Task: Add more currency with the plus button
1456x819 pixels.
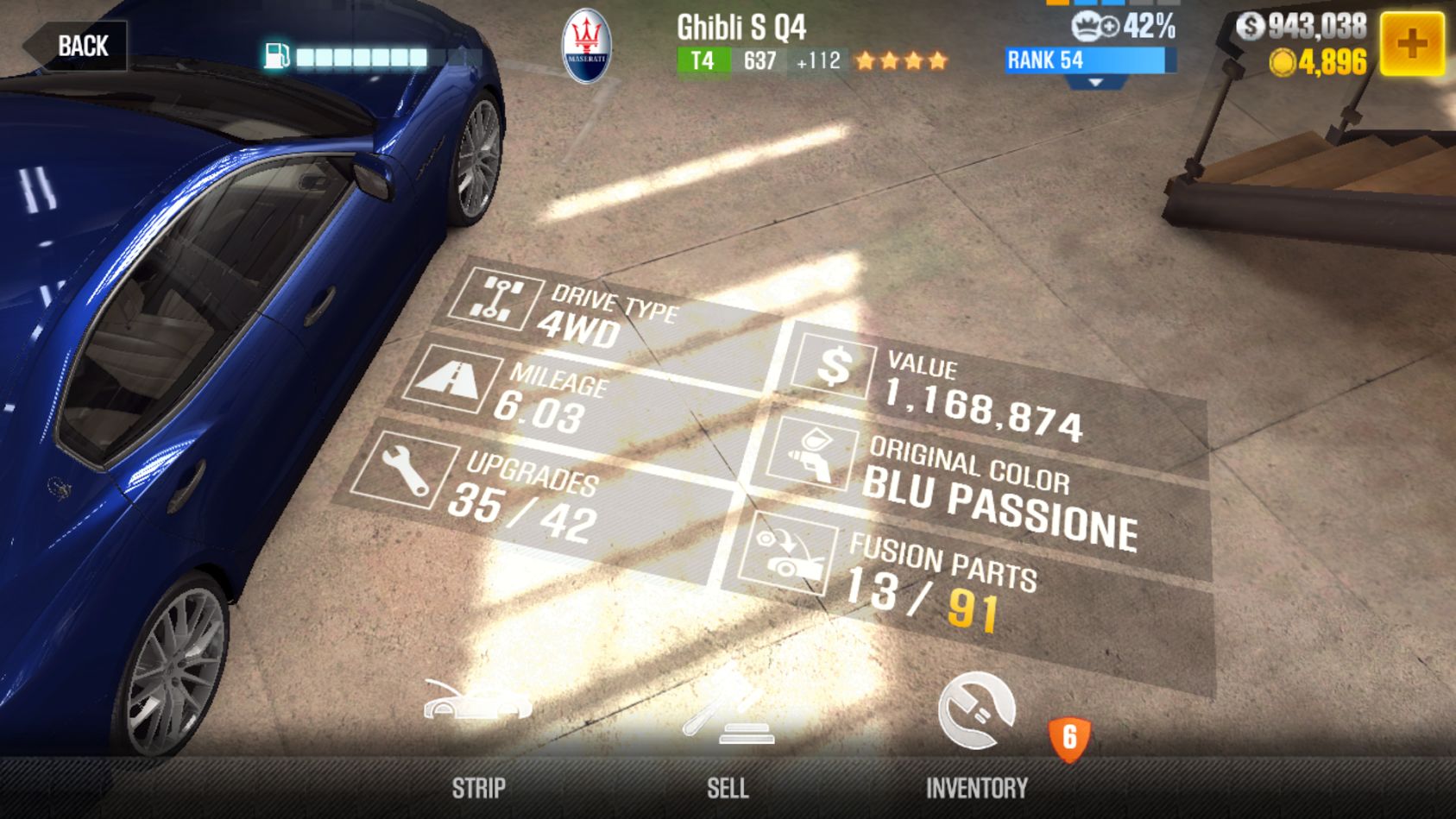Action: click(1412, 43)
